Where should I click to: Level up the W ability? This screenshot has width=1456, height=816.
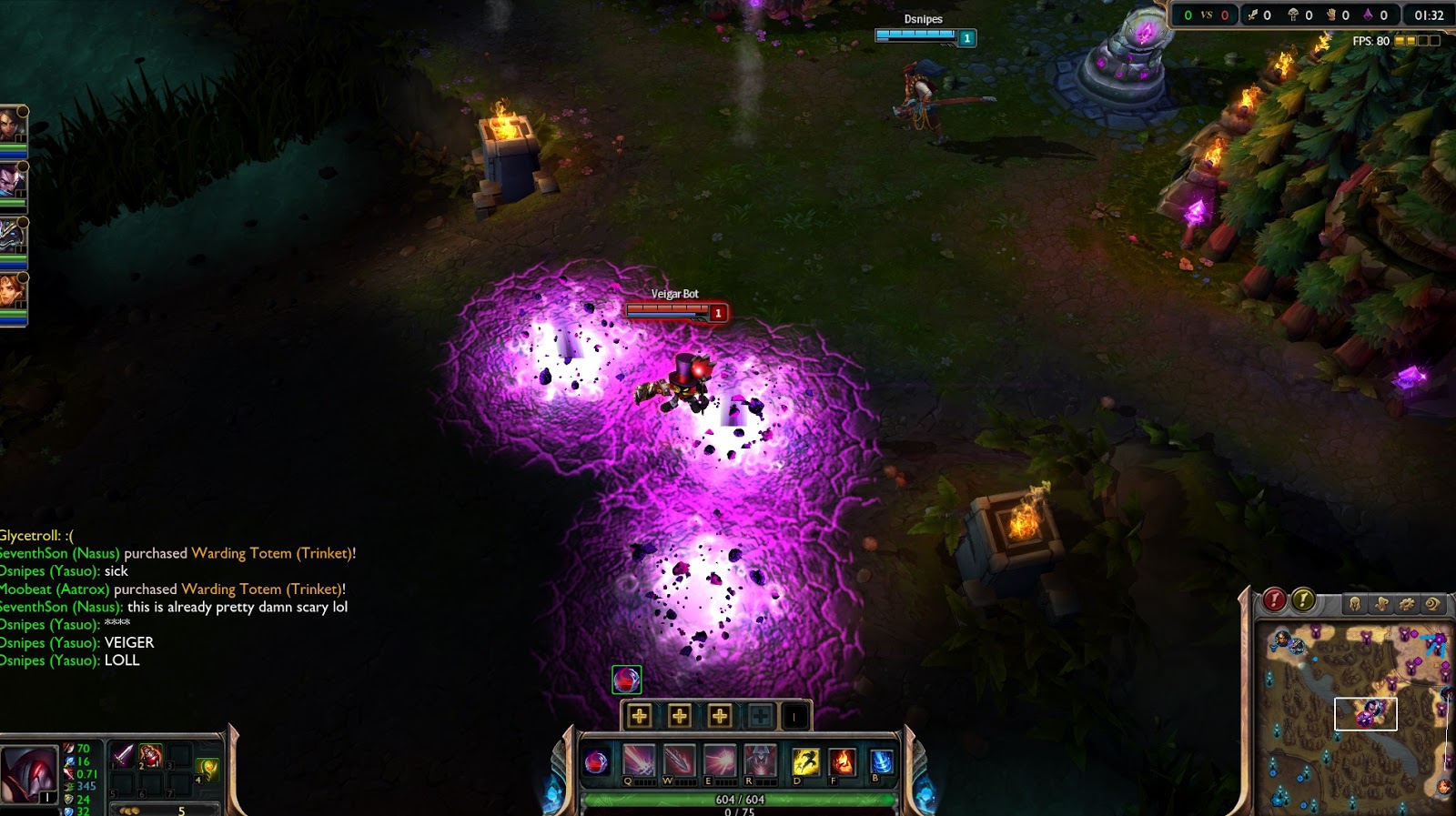[680, 716]
